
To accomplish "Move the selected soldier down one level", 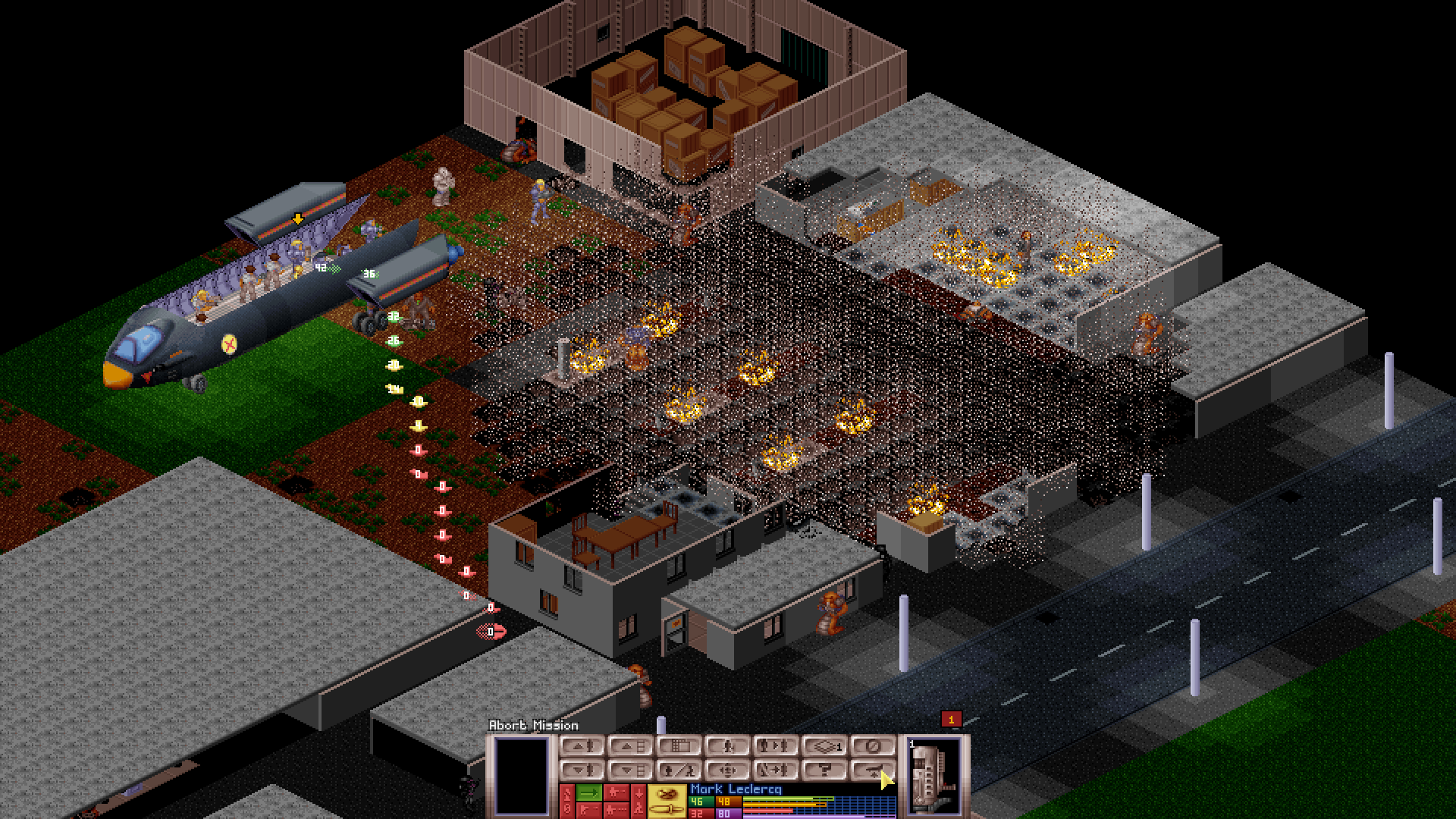I will point(582,770).
